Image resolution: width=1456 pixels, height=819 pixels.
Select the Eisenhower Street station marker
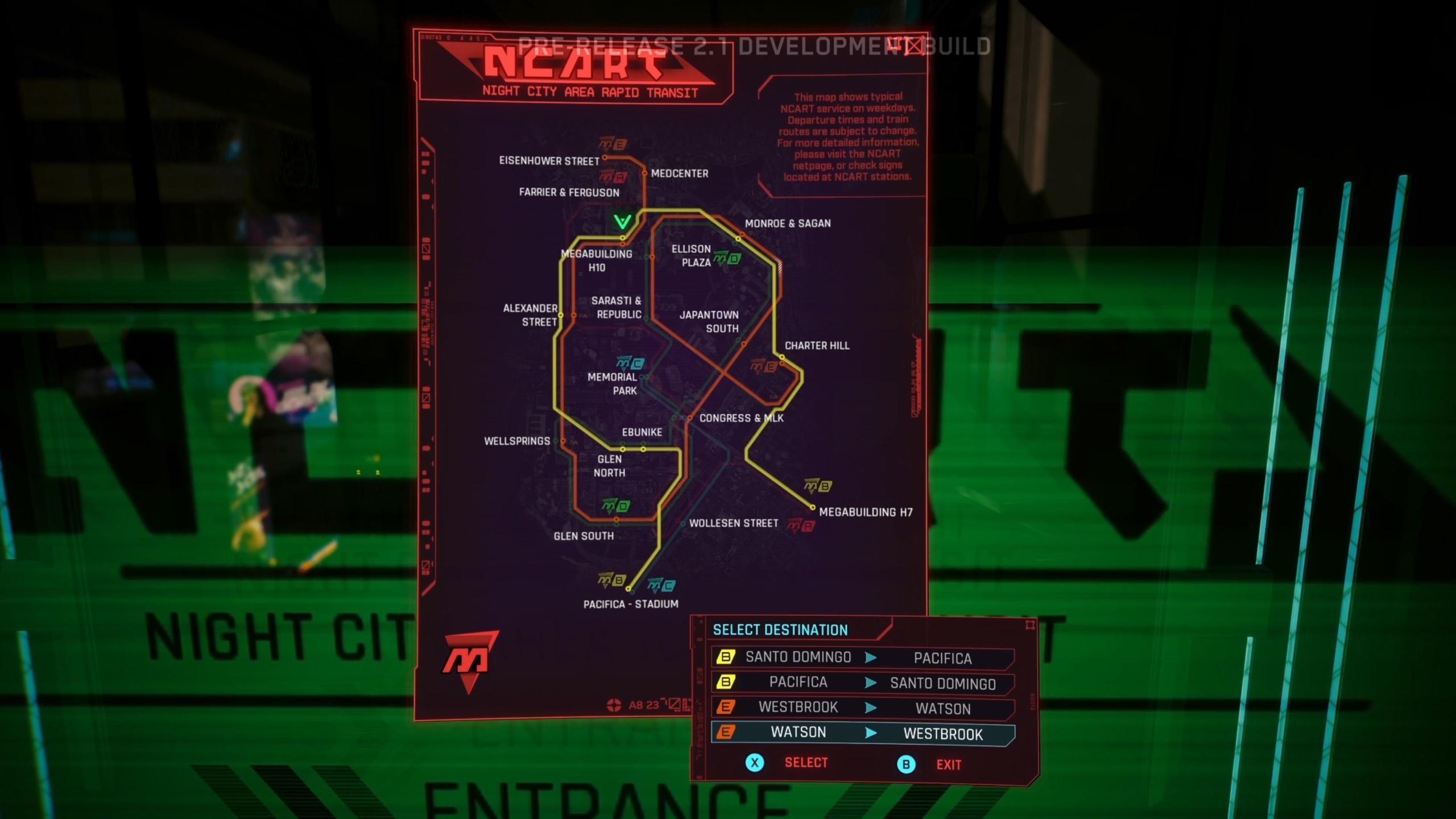pos(605,158)
